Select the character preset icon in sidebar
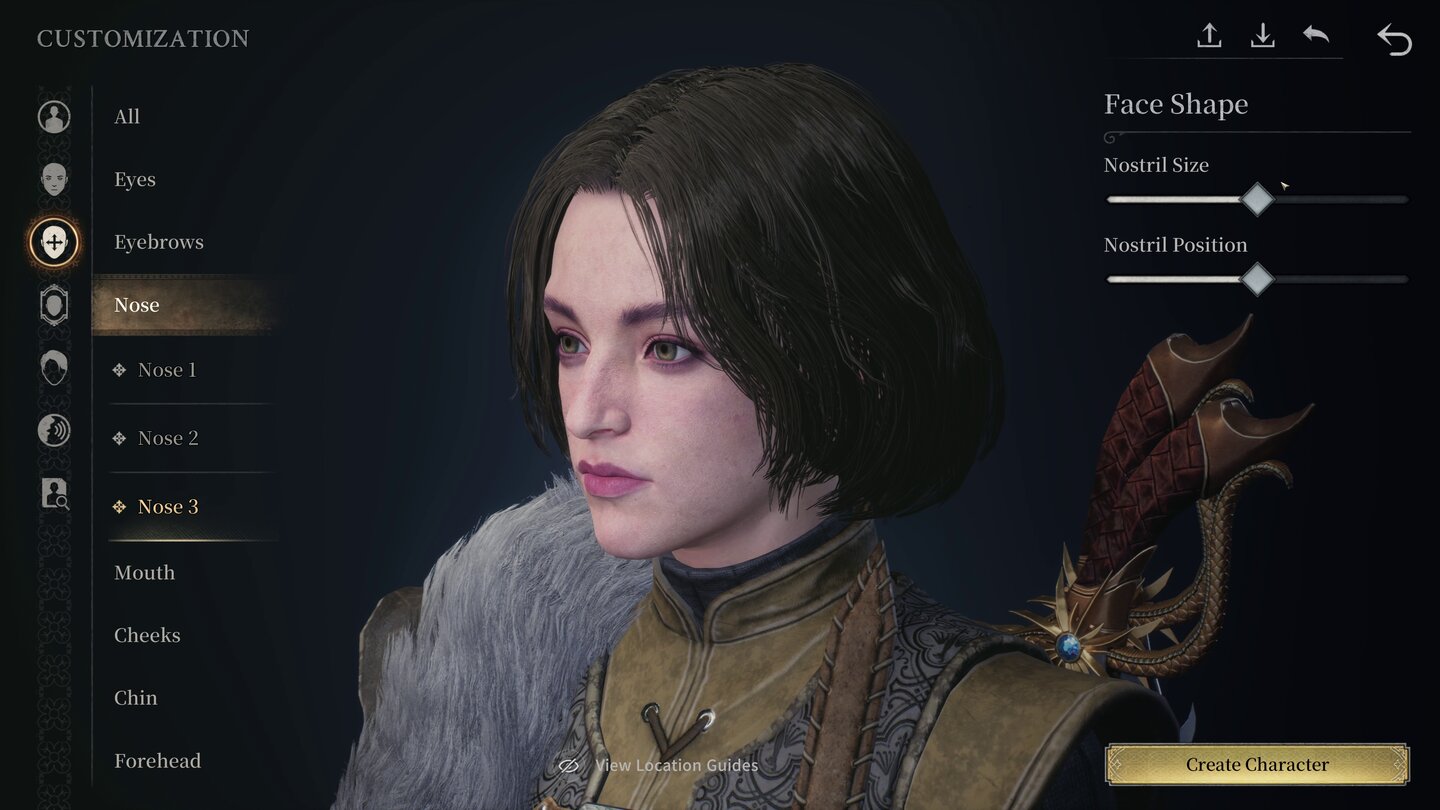Image resolution: width=1440 pixels, height=810 pixels. tap(53, 116)
